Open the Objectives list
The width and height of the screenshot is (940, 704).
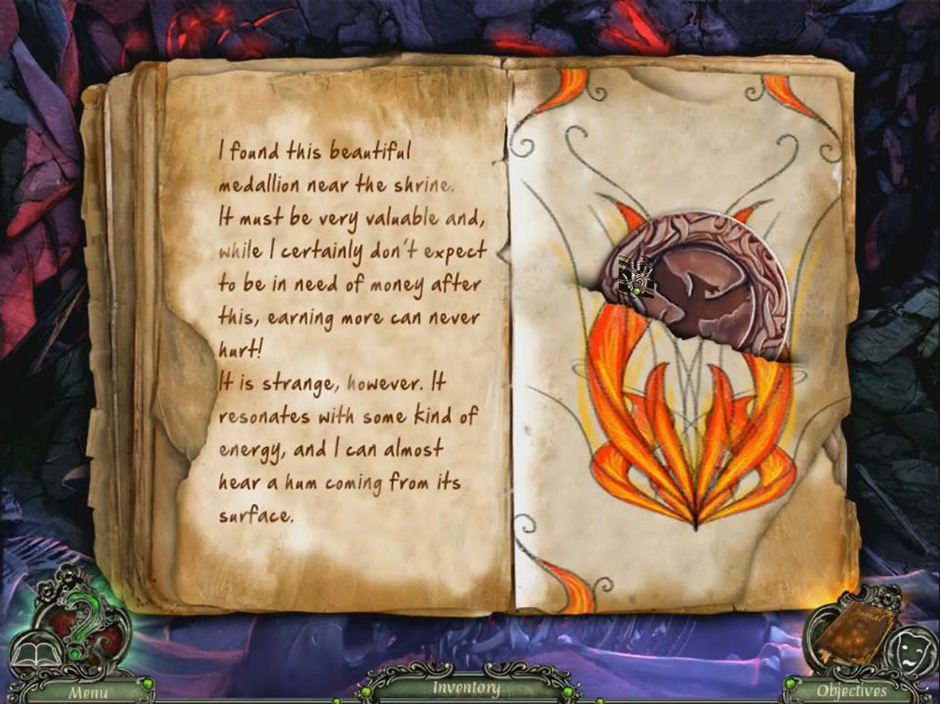tap(852, 690)
